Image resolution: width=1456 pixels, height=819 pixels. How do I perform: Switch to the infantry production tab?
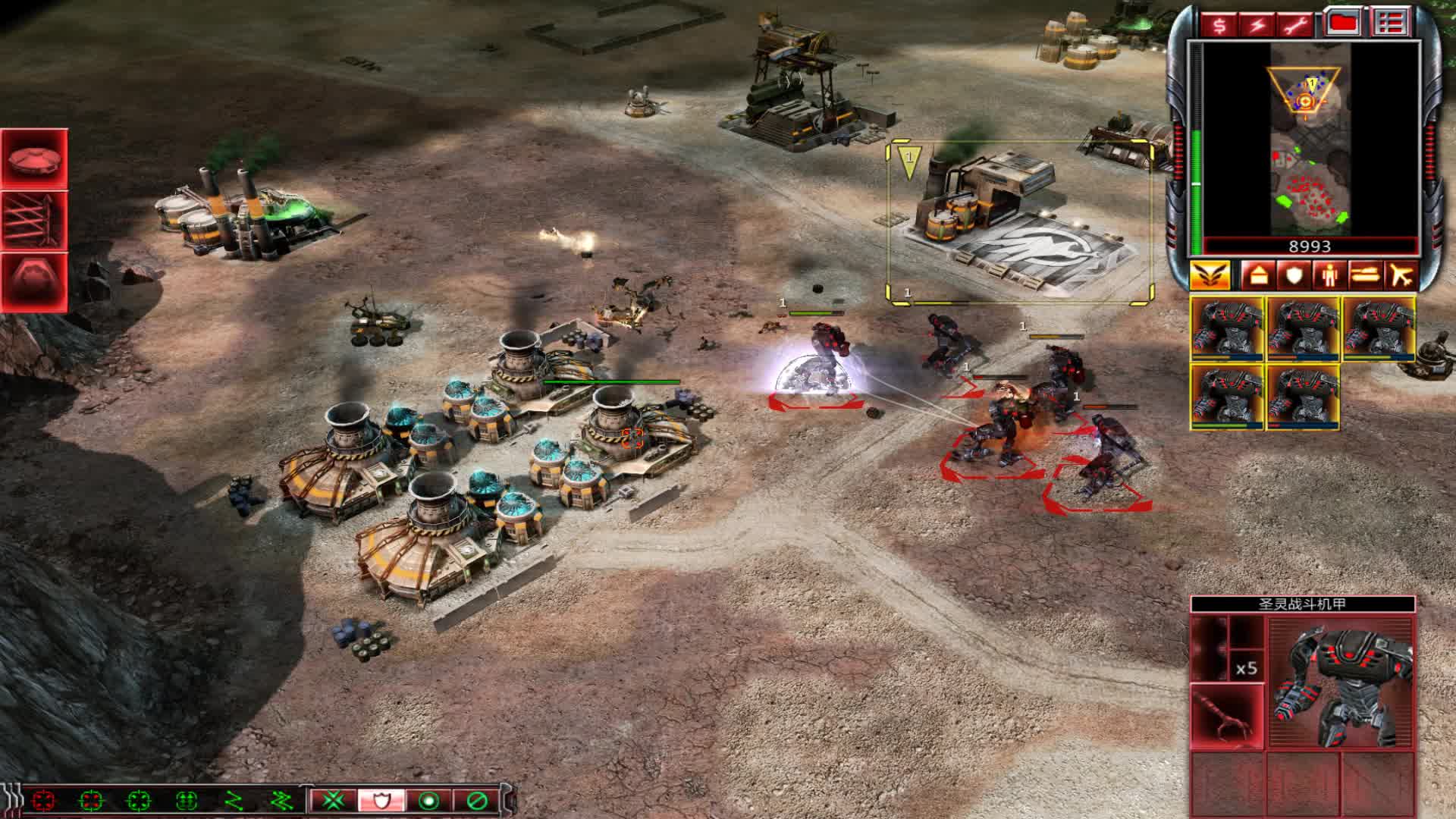point(1329,275)
